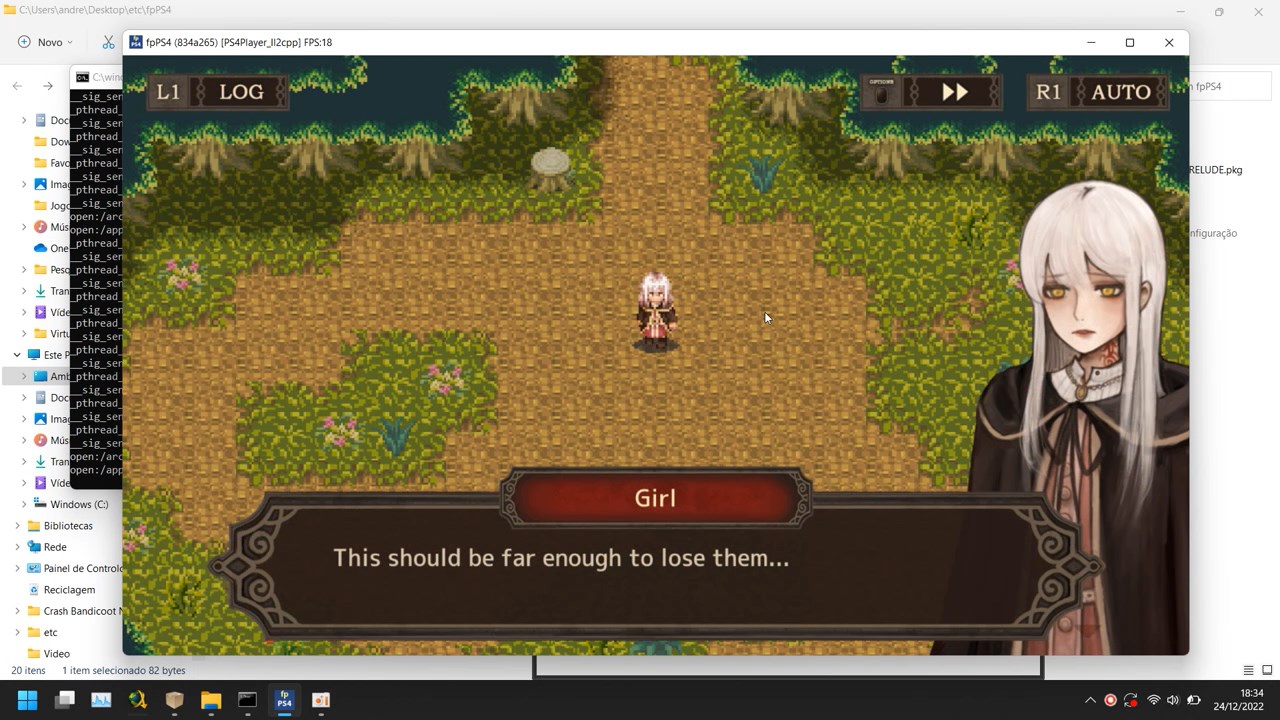Open the Windows Start menu

pyautogui.click(x=28, y=700)
